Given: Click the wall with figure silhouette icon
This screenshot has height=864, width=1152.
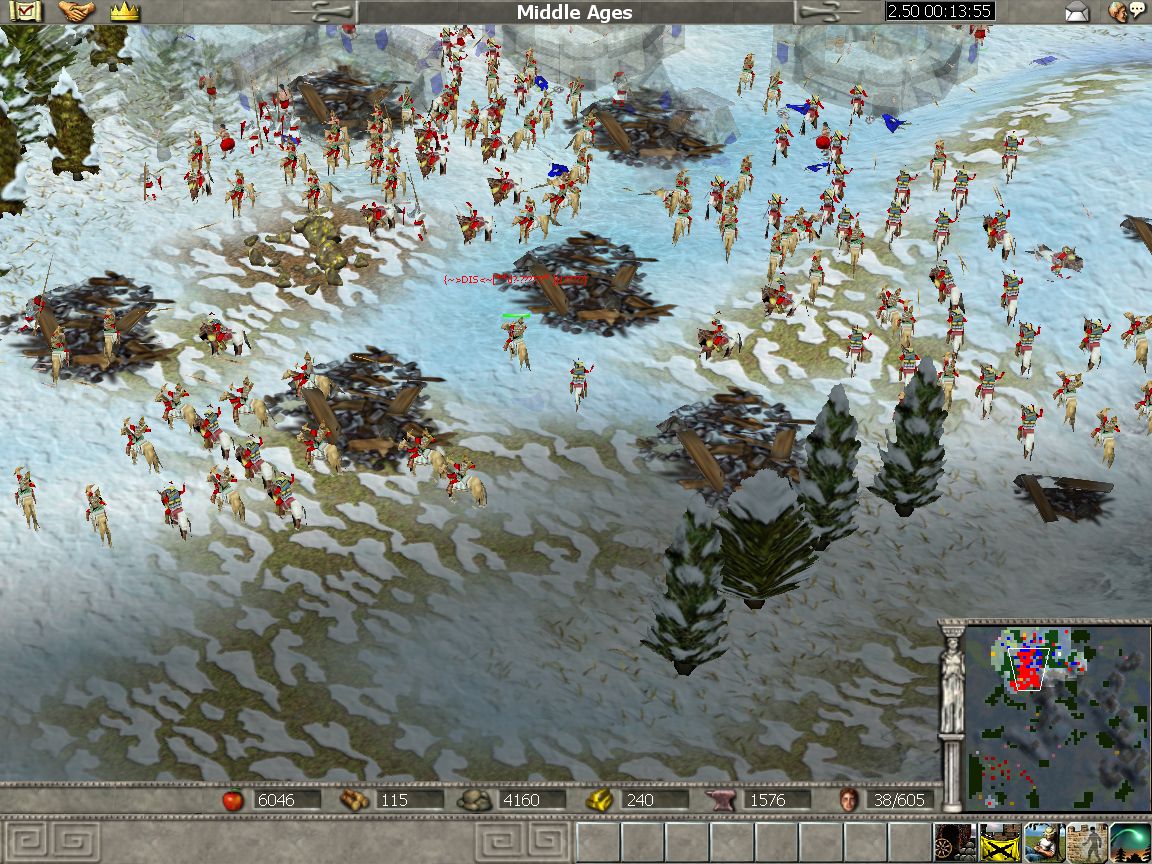Looking at the screenshot, I should tap(1087, 843).
